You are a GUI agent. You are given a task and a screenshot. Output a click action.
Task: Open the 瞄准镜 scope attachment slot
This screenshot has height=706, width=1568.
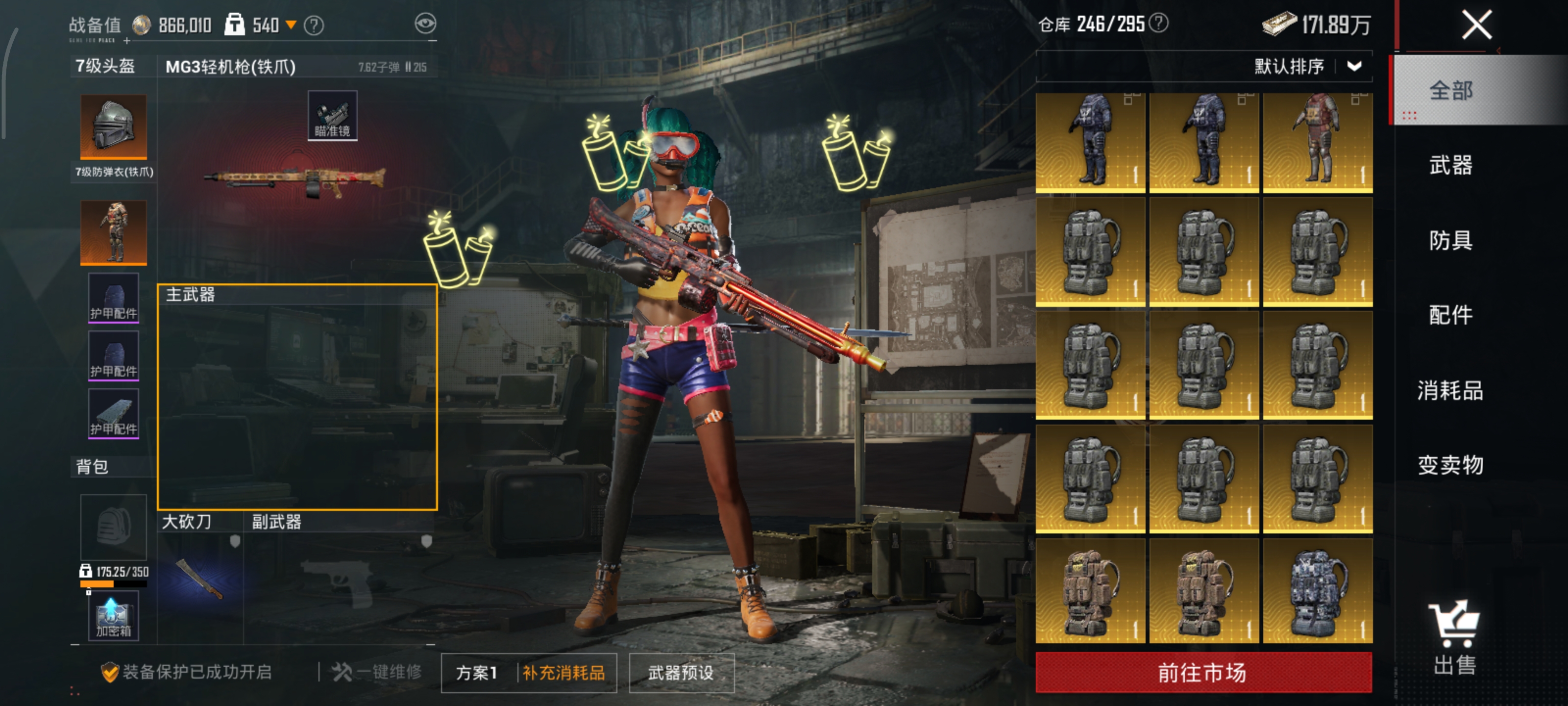tap(332, 116)
